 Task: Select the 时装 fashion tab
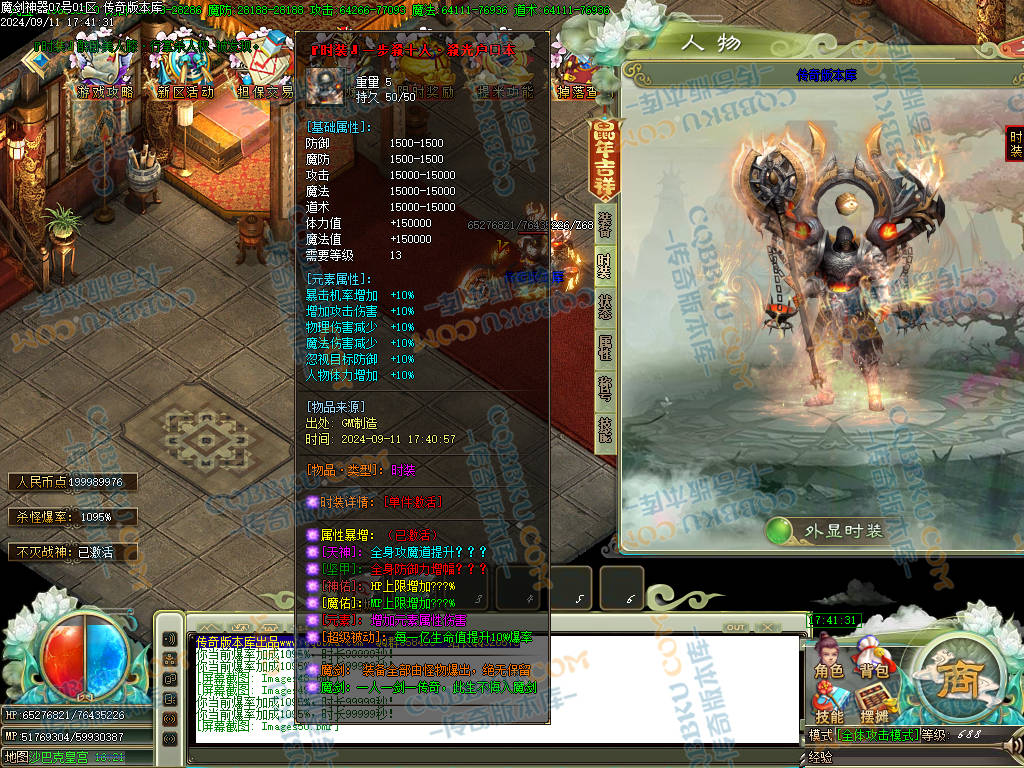pyautogui.click(x=605, y=265)
